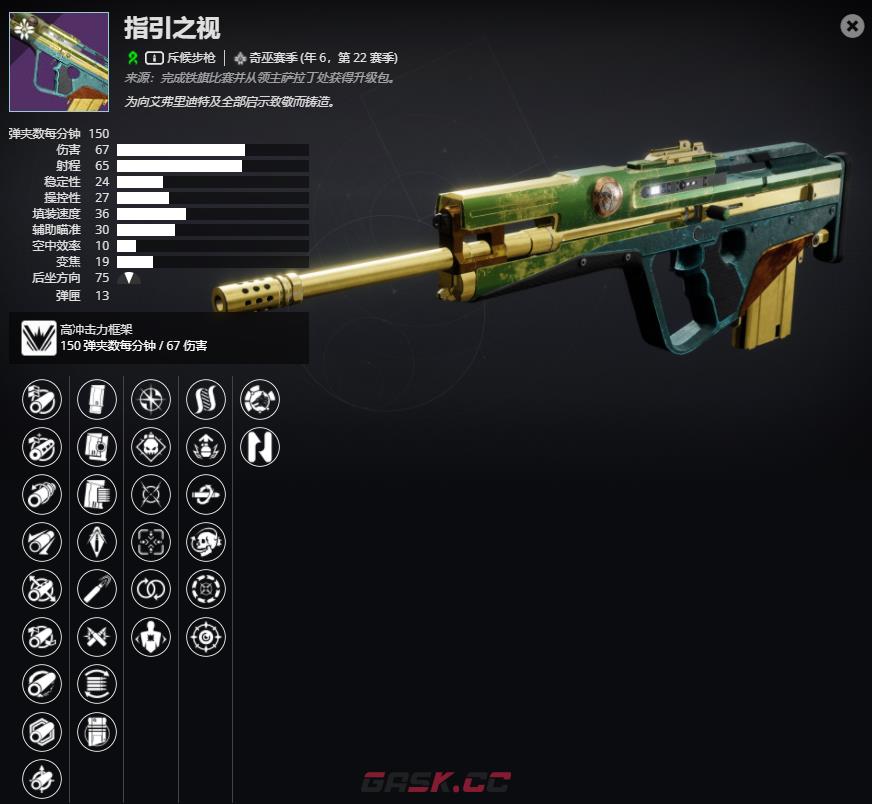
Task: Select the single streaking bullet perk
Action: coord(97,589)
